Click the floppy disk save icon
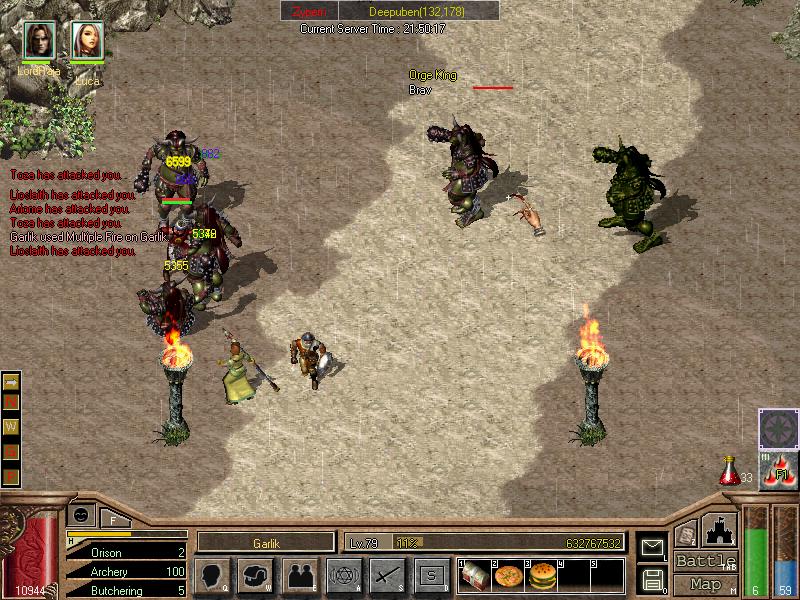The height and width of the screenshot is (600, 800). coord(652,578)
